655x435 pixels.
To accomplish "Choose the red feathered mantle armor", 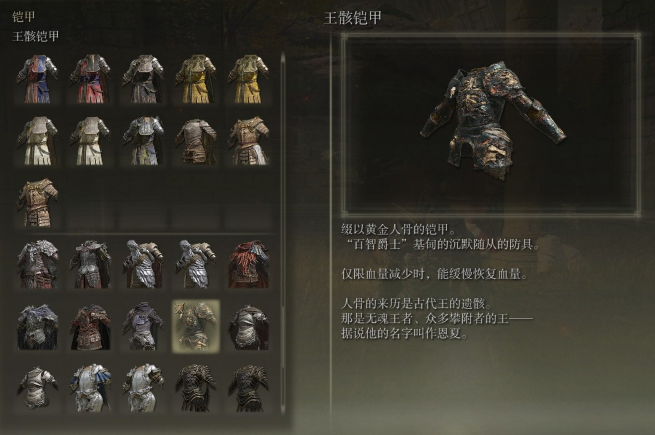I will (x=247, y=264).
